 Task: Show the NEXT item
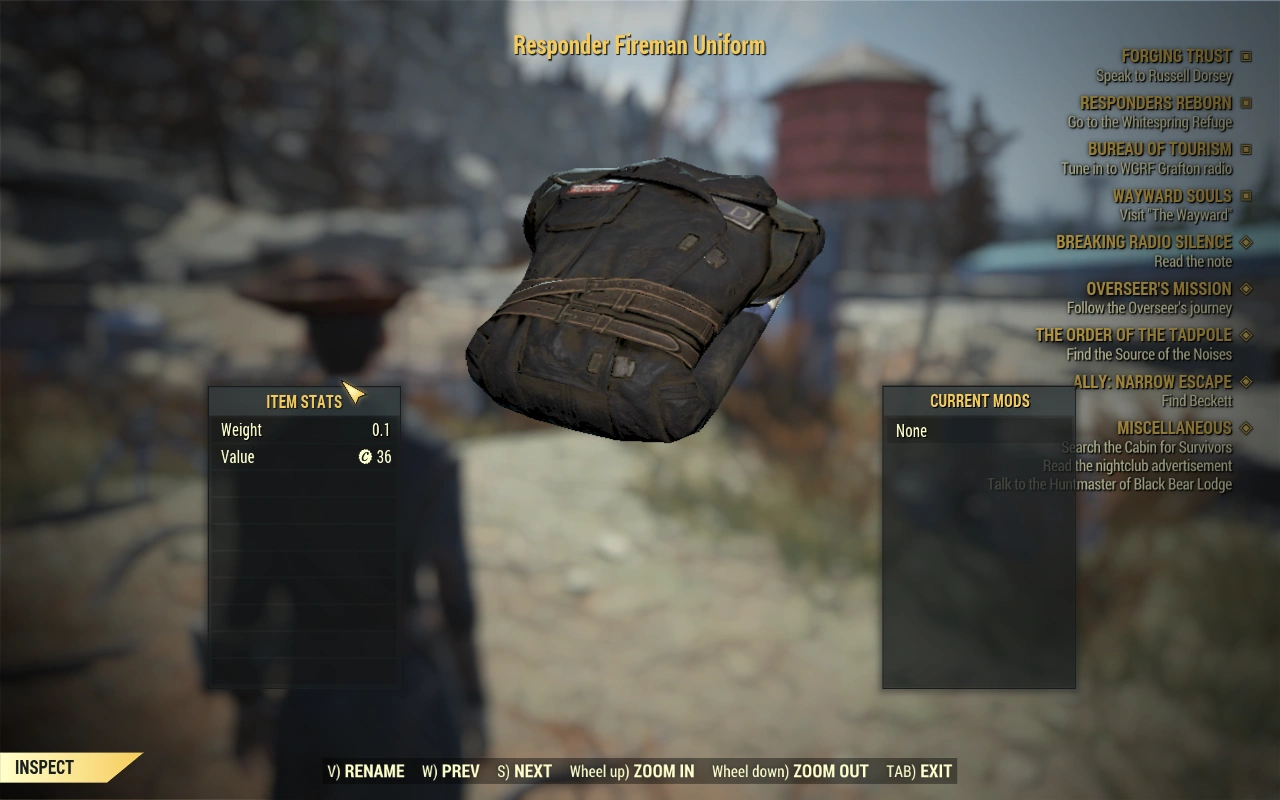(x=525, y=771)
